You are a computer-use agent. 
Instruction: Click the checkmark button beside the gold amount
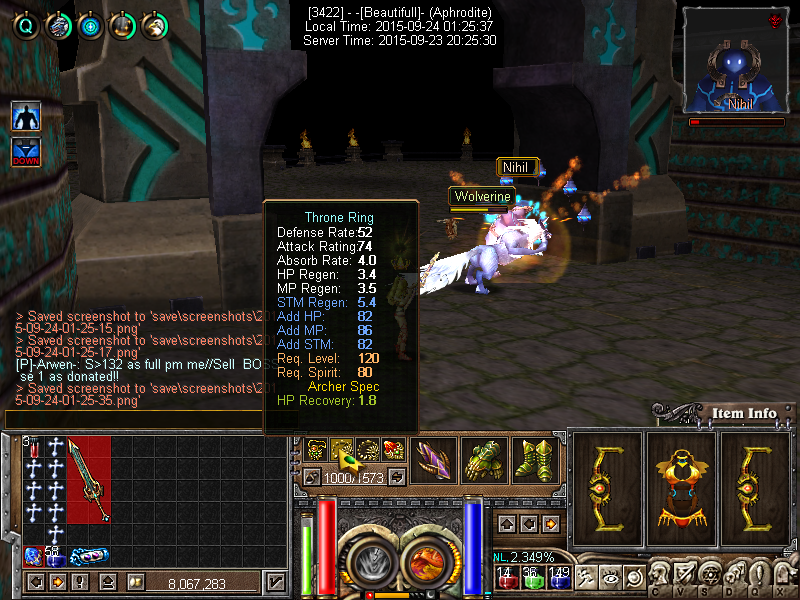(x=276, y=582)
